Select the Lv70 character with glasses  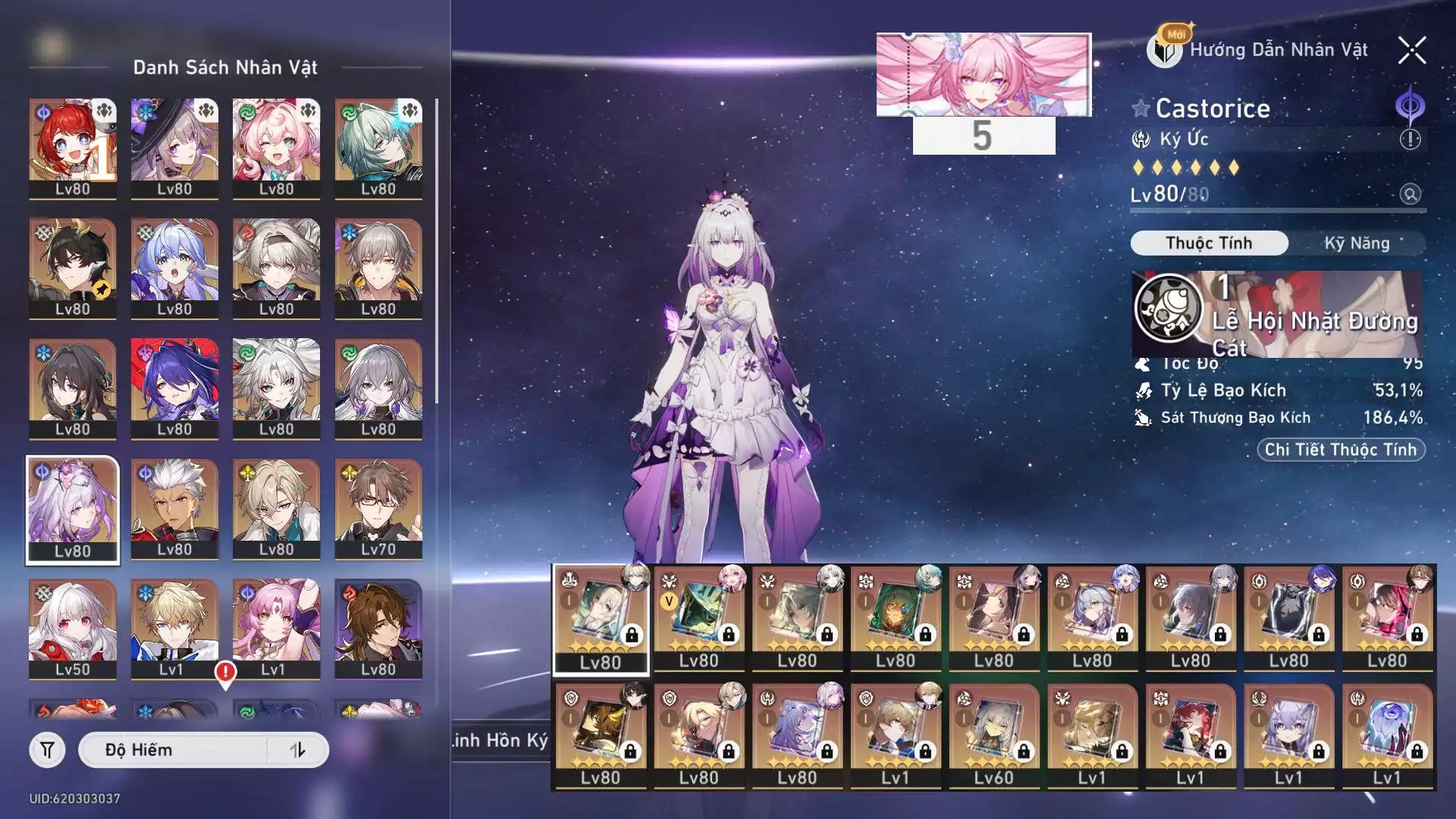[378, 509]
